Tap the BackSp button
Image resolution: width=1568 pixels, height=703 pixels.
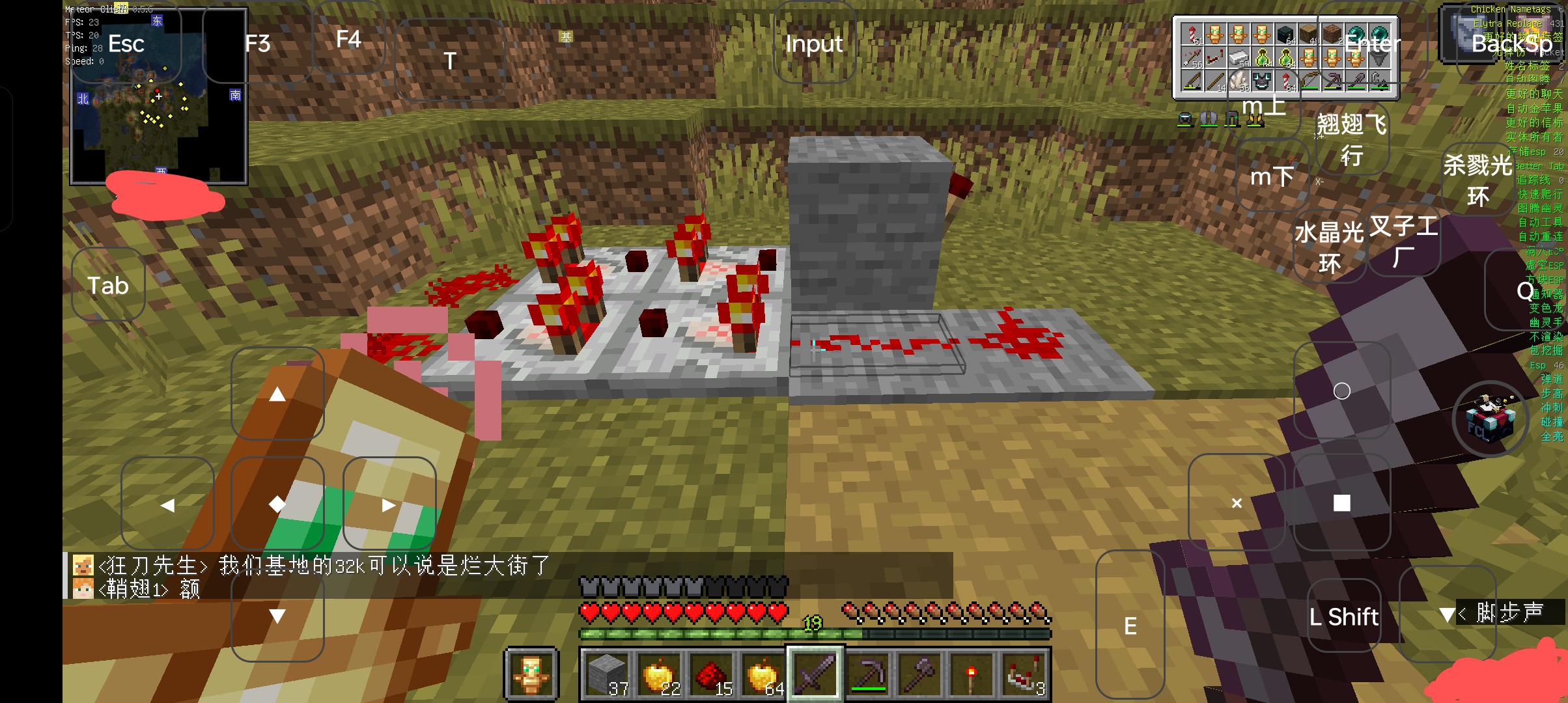[1512, 44]
